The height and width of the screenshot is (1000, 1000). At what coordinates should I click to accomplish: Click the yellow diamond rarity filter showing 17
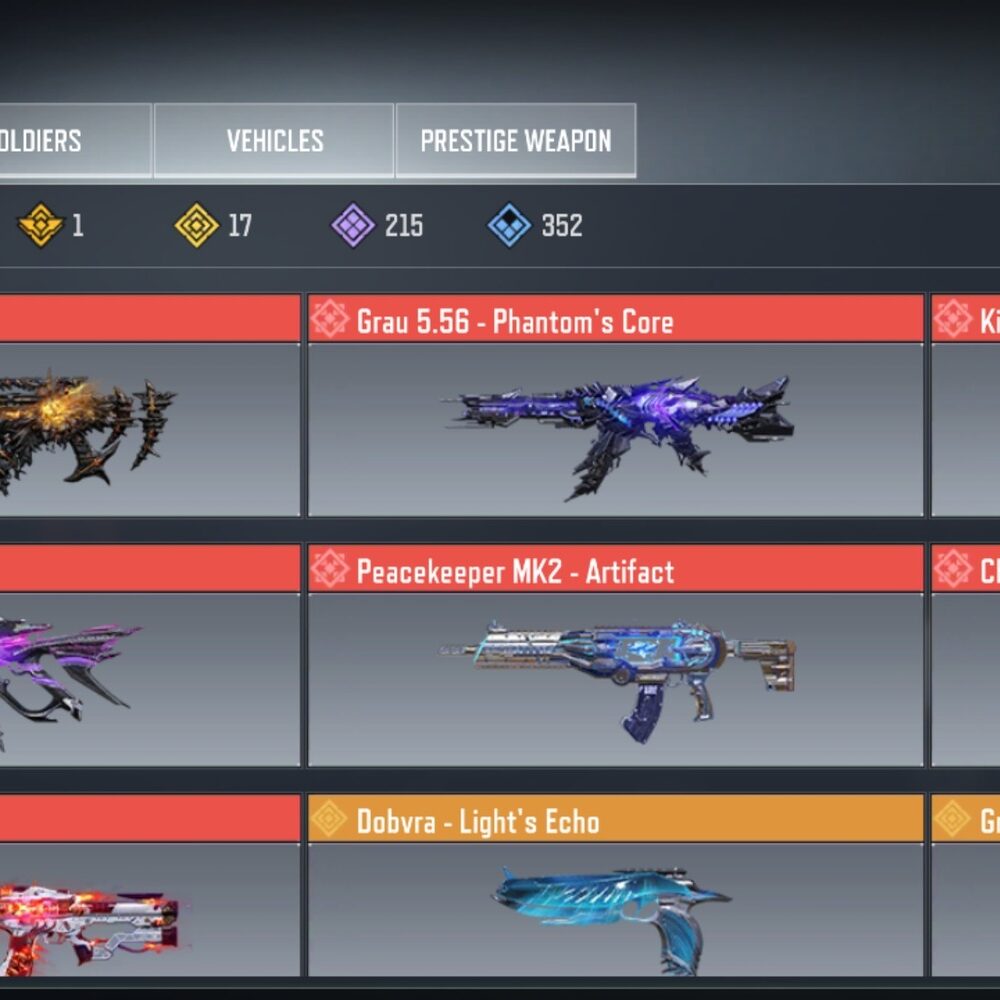(197, 226)
